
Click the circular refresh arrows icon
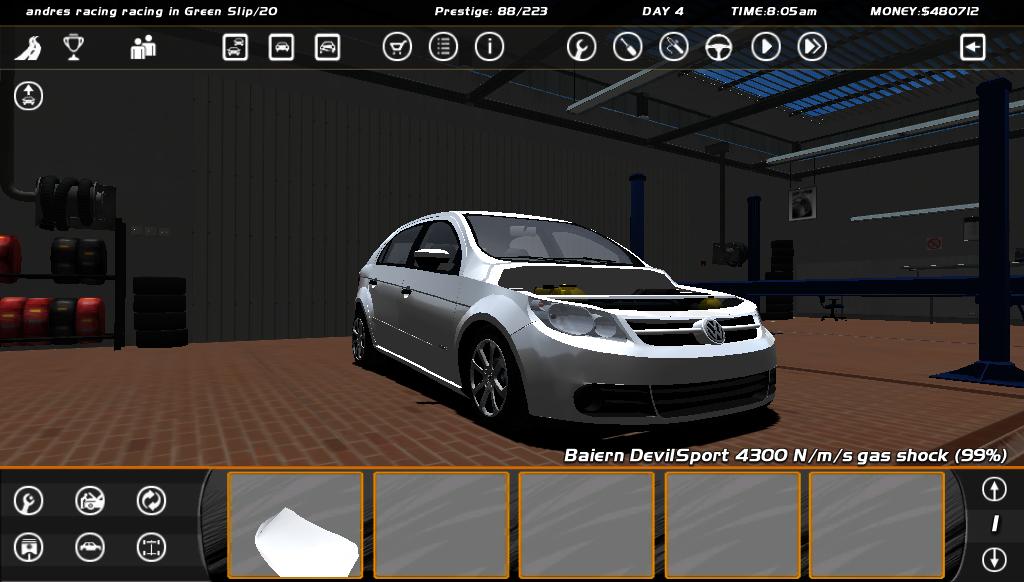coord(151,500)
